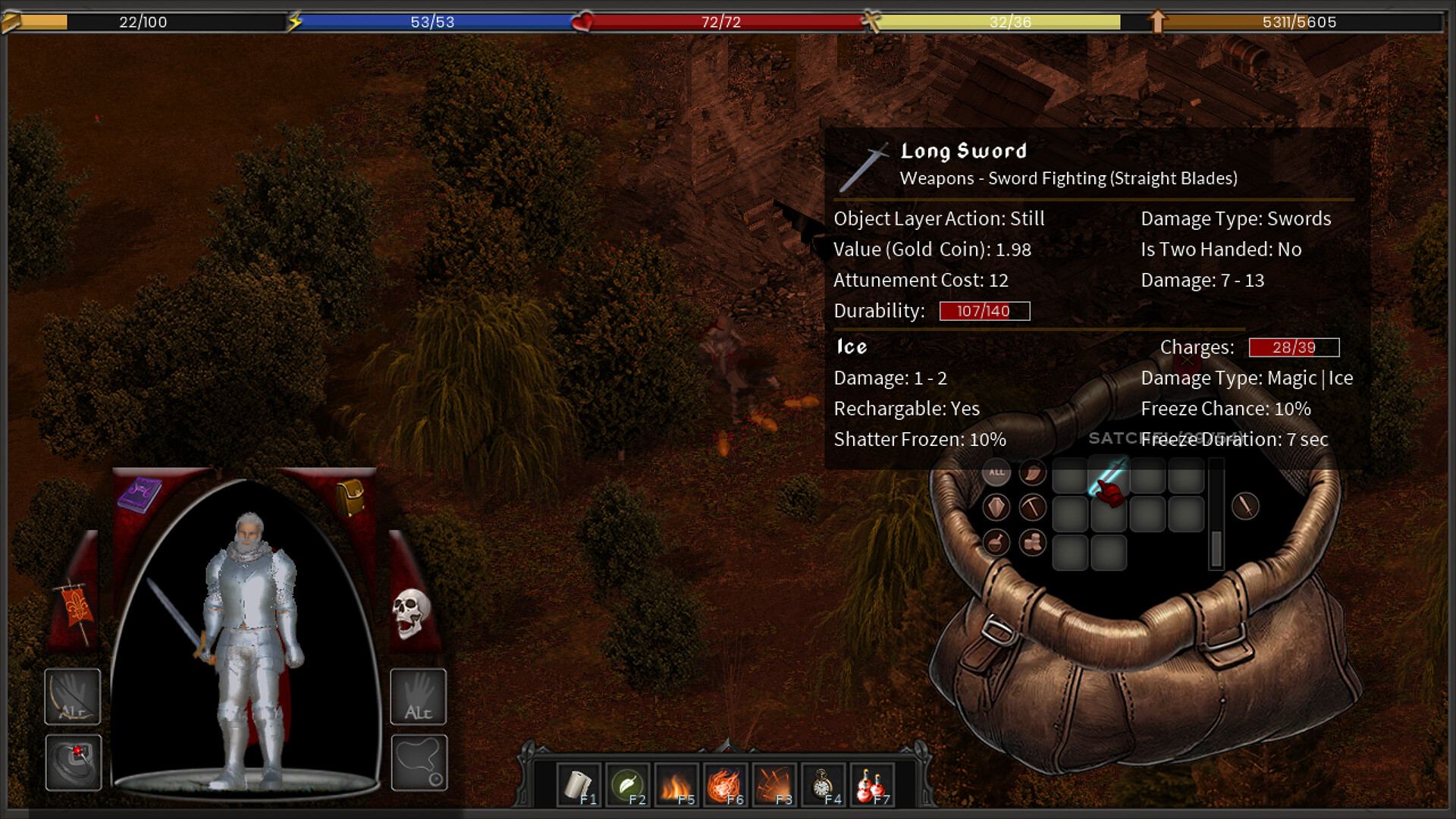Open the backpack icon above the character

(x=350, y=497)
